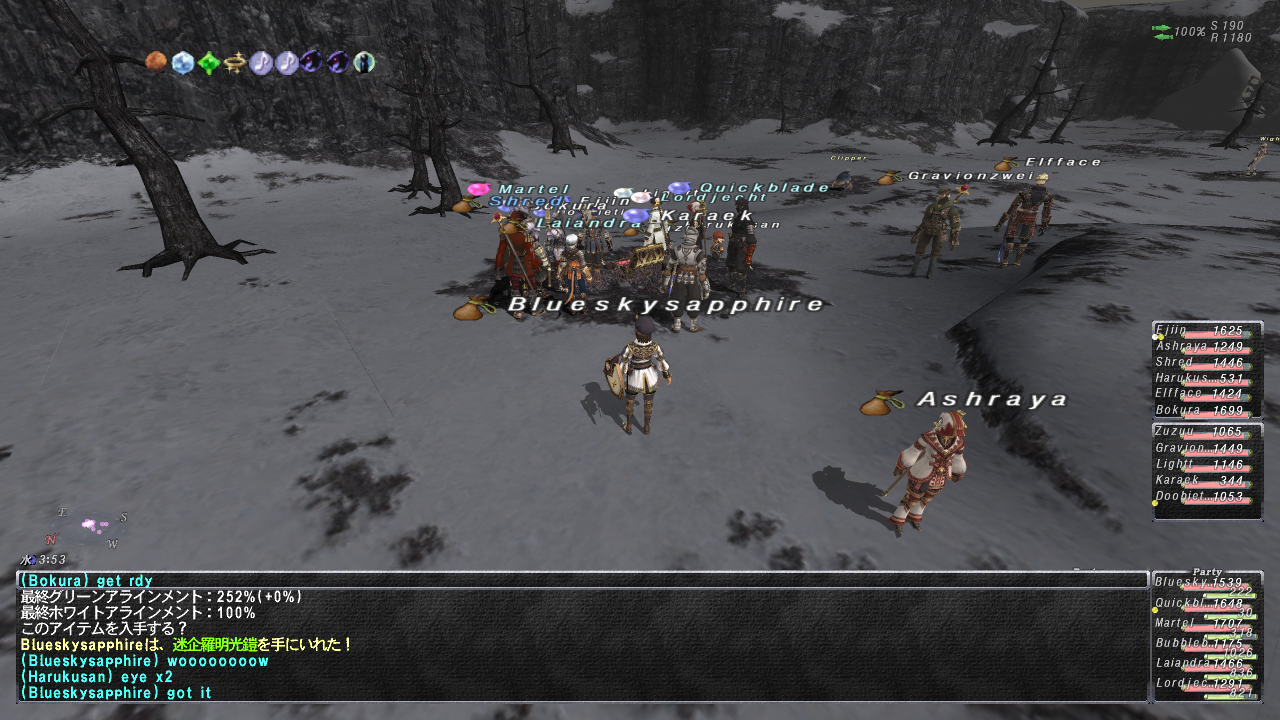Screen dimensions: 1280x720
Task: Click the green gem buff icon
Action: click(x=208, y=63)
